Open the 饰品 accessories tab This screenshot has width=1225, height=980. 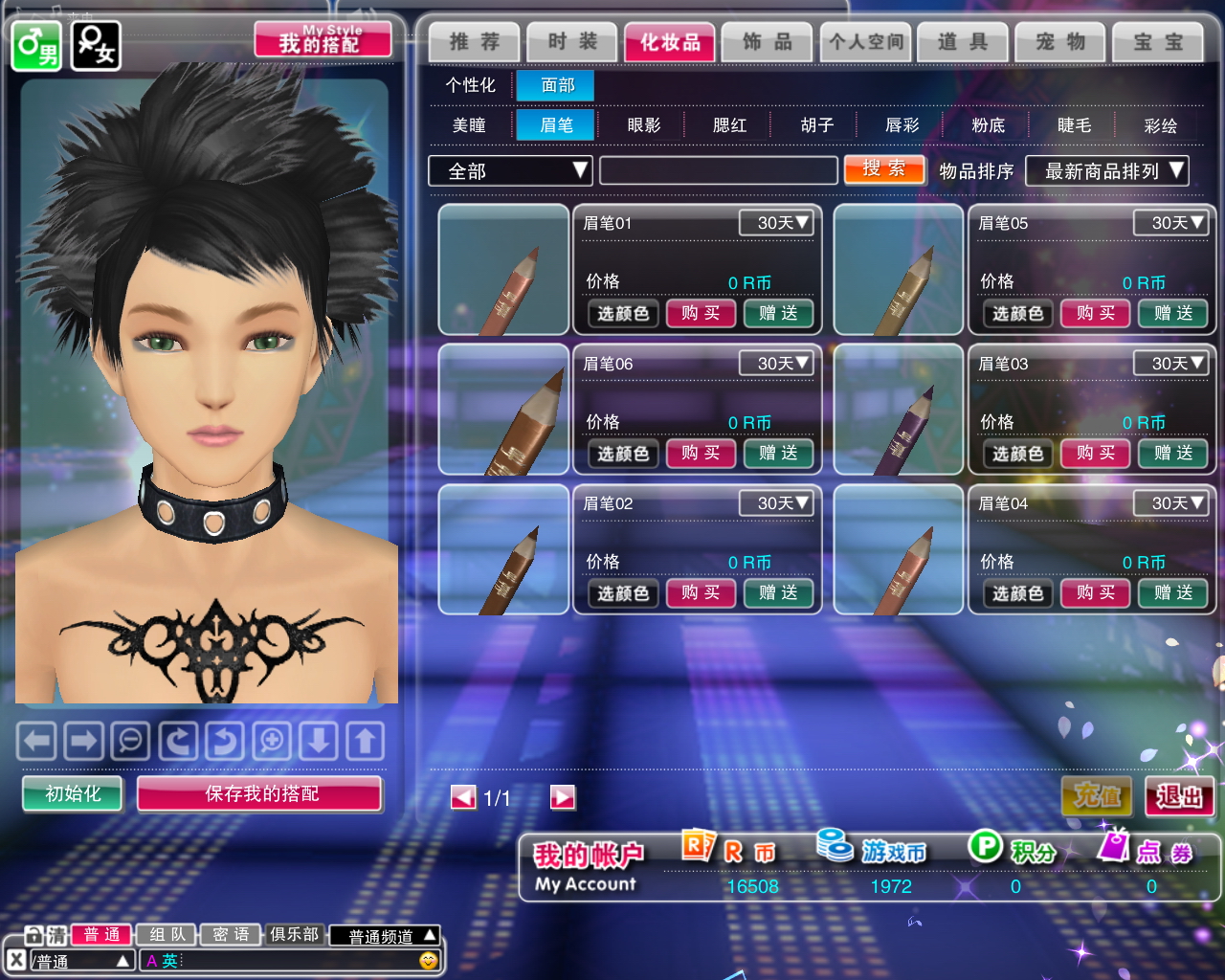point(768,42)
